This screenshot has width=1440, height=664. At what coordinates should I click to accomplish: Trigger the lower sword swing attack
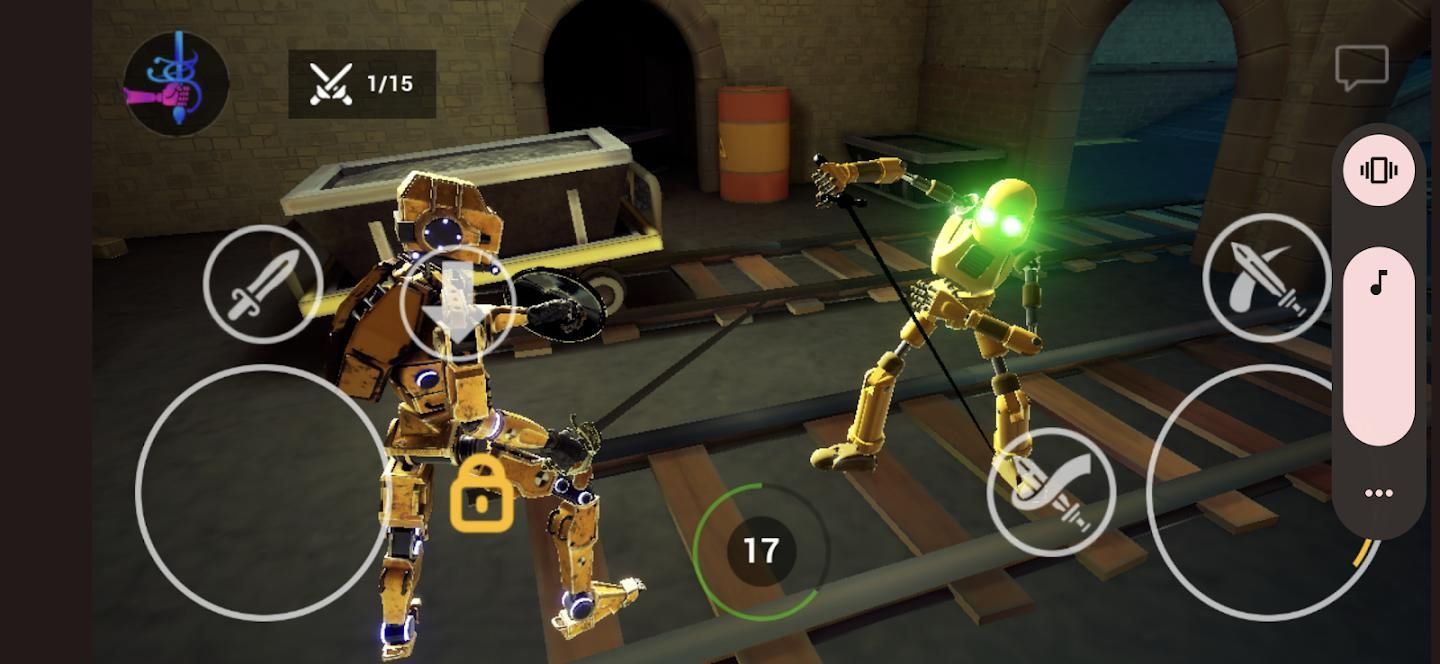(1051, 491)
